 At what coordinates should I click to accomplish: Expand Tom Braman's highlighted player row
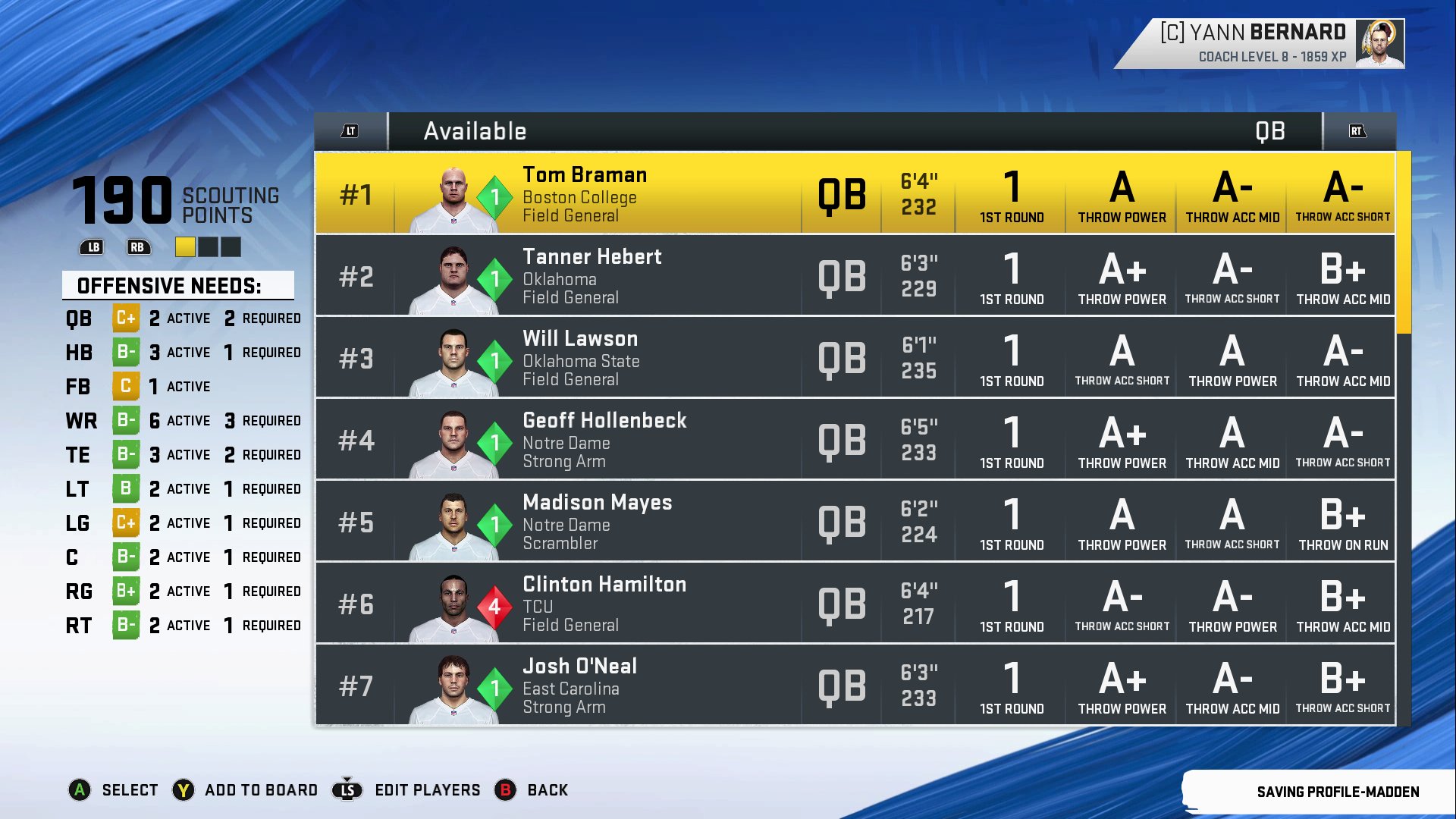click(x=834, y=196)
